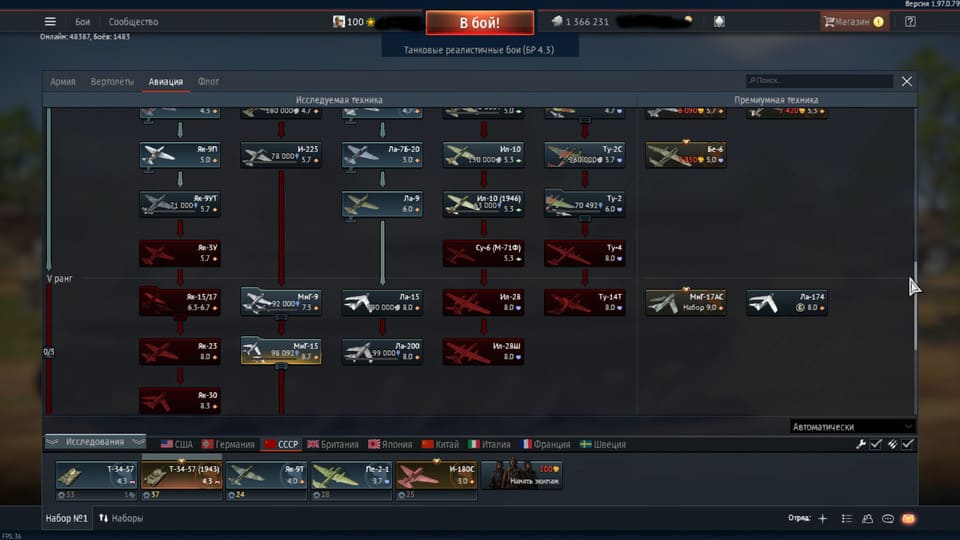
Task: Close the research tree window
Action: (907, 81)
